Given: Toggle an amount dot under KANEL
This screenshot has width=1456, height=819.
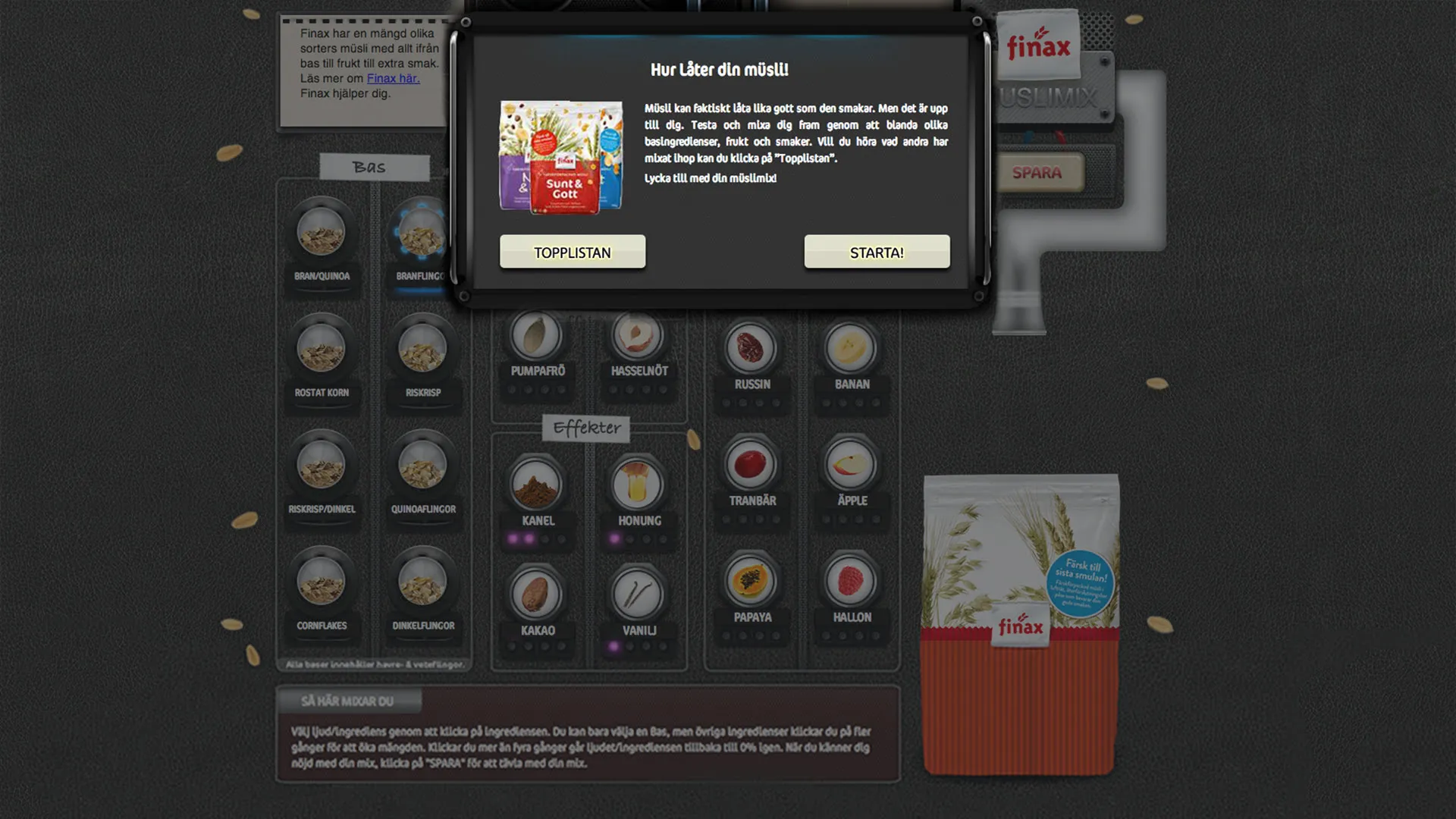Looking at the screenshot, I should [514, 537].
